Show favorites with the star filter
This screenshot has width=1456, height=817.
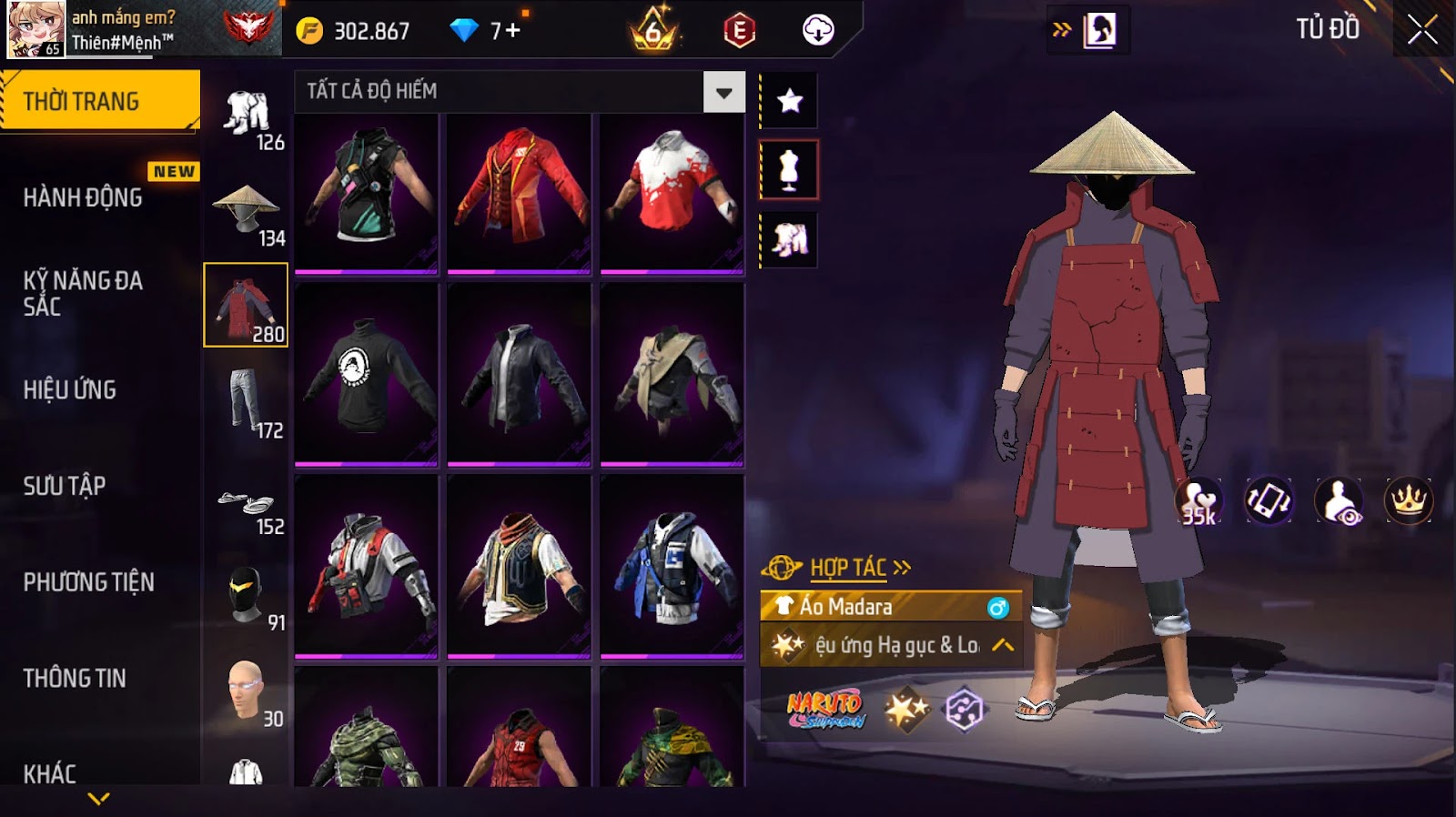(789, 100)
